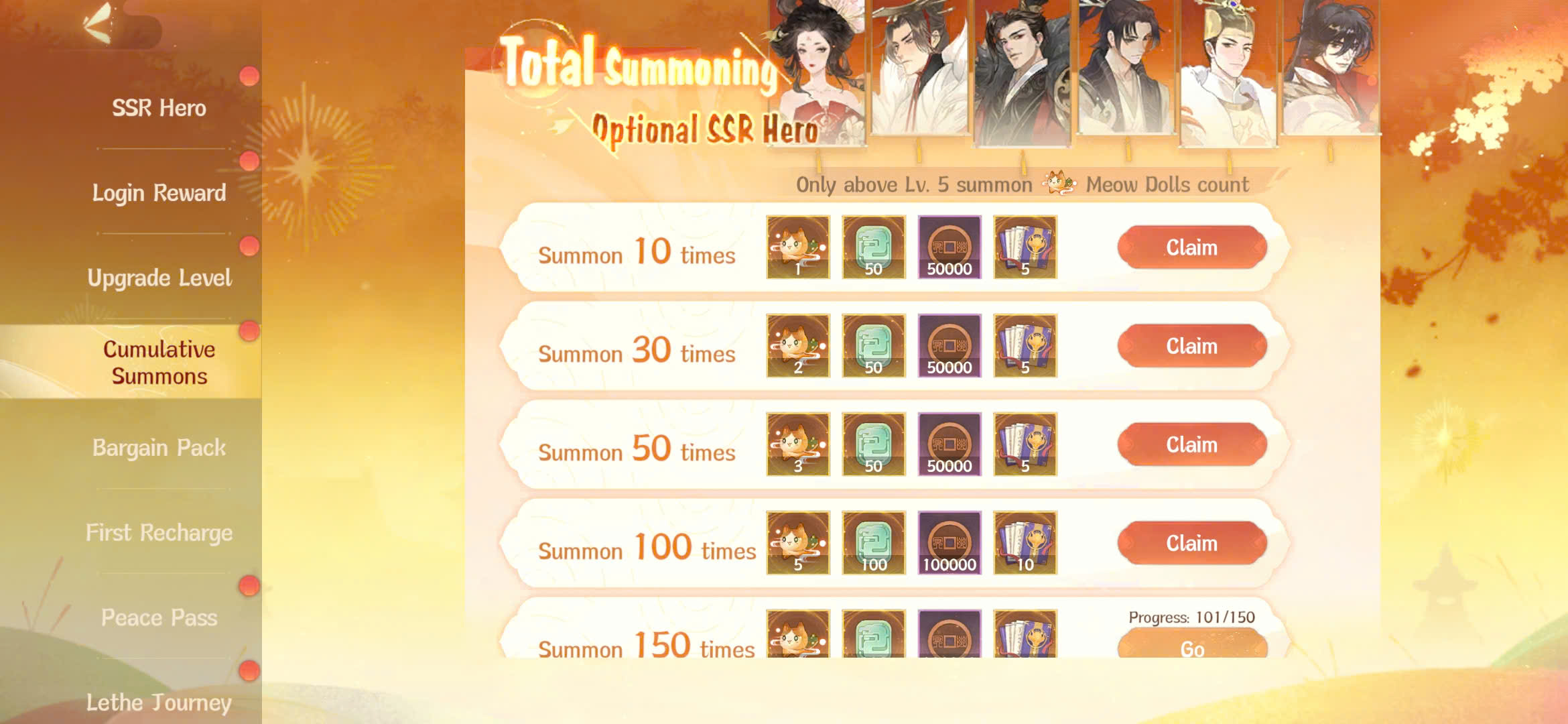Click the summon scroll x5 icon in Summon 30 row
This screenshot has width=1568, height=724.
click(1025, 346)
